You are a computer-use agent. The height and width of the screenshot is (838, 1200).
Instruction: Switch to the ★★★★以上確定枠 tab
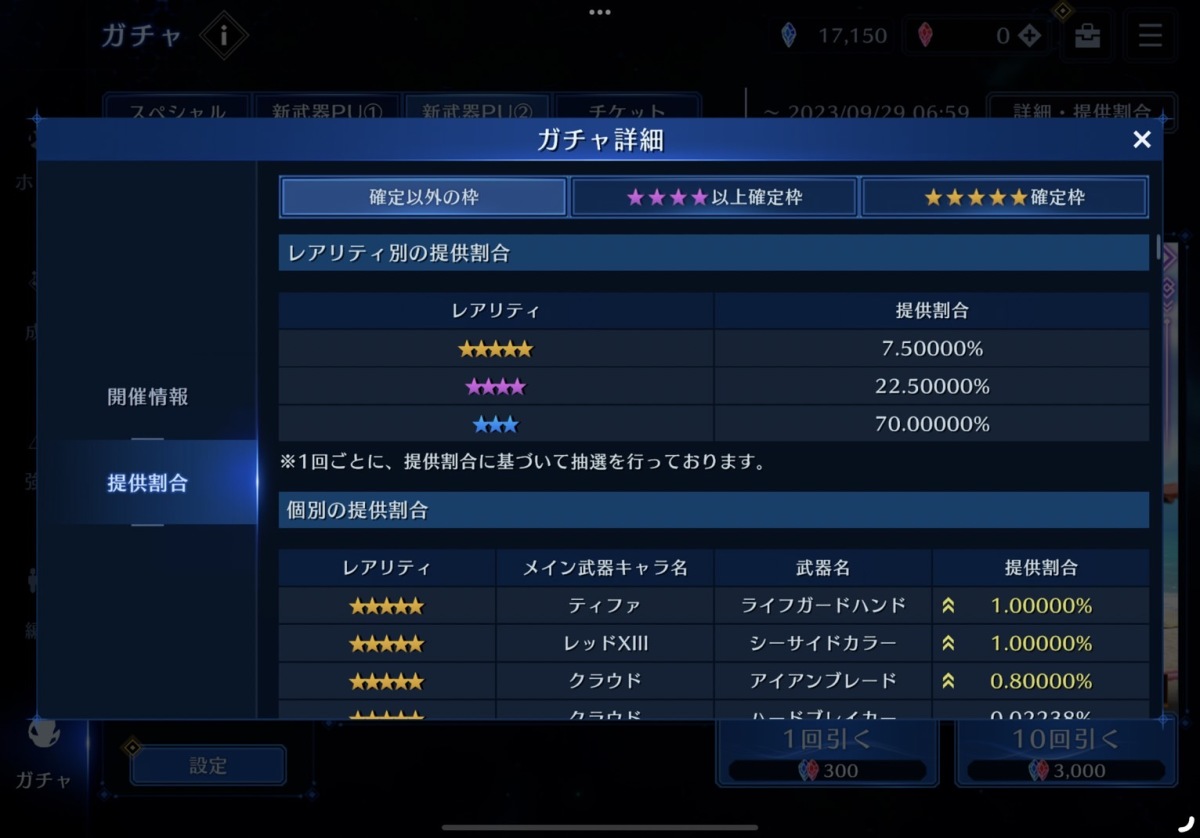pyautogui.click(x=714, y=197)
